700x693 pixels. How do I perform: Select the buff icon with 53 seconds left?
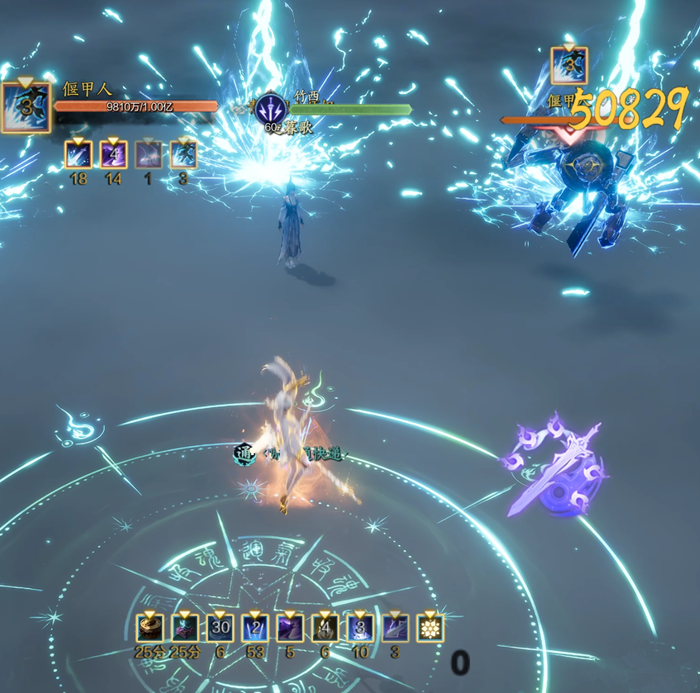(x=255, y=628)
